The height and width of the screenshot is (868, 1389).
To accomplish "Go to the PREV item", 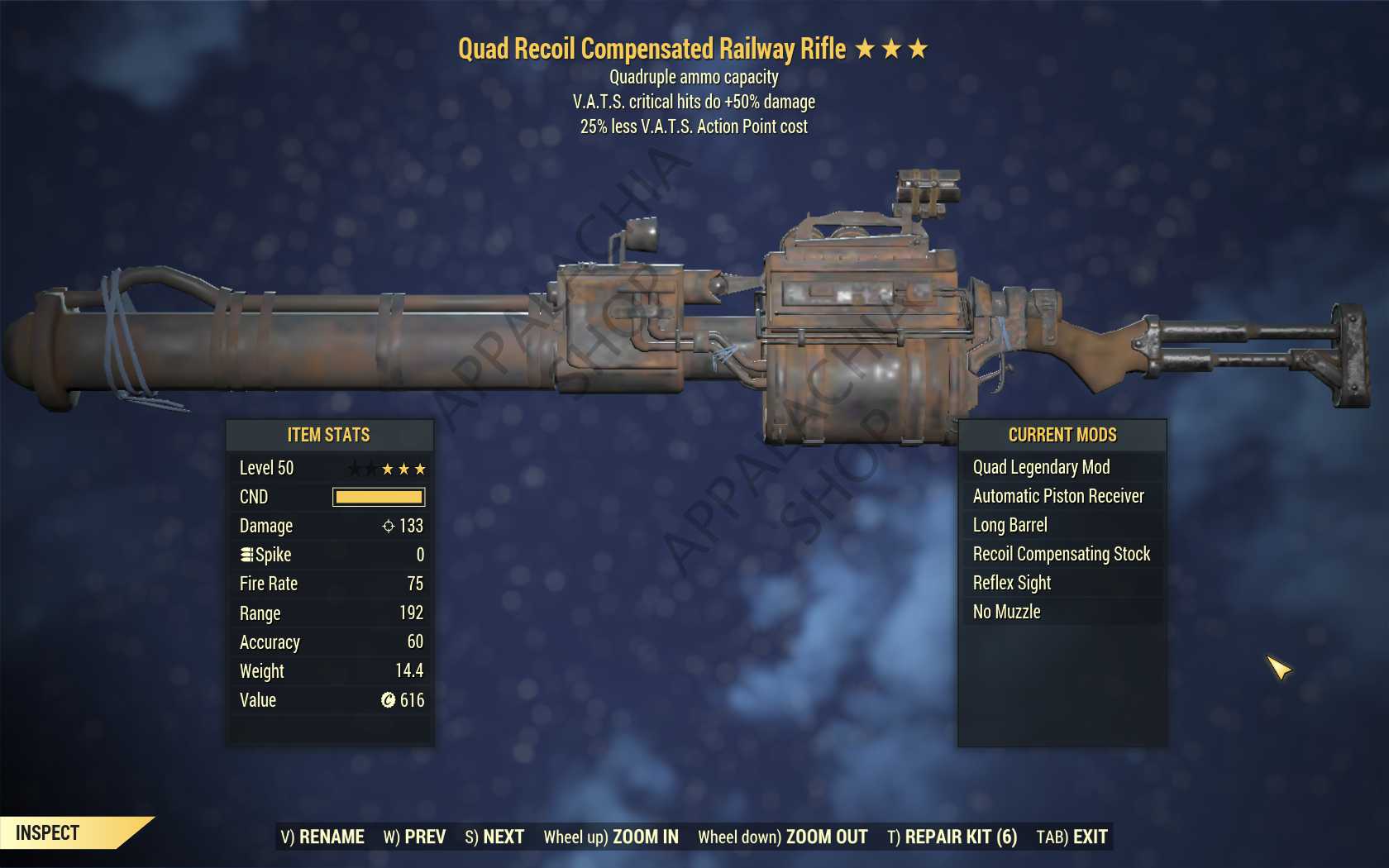I will click(414, 837).
